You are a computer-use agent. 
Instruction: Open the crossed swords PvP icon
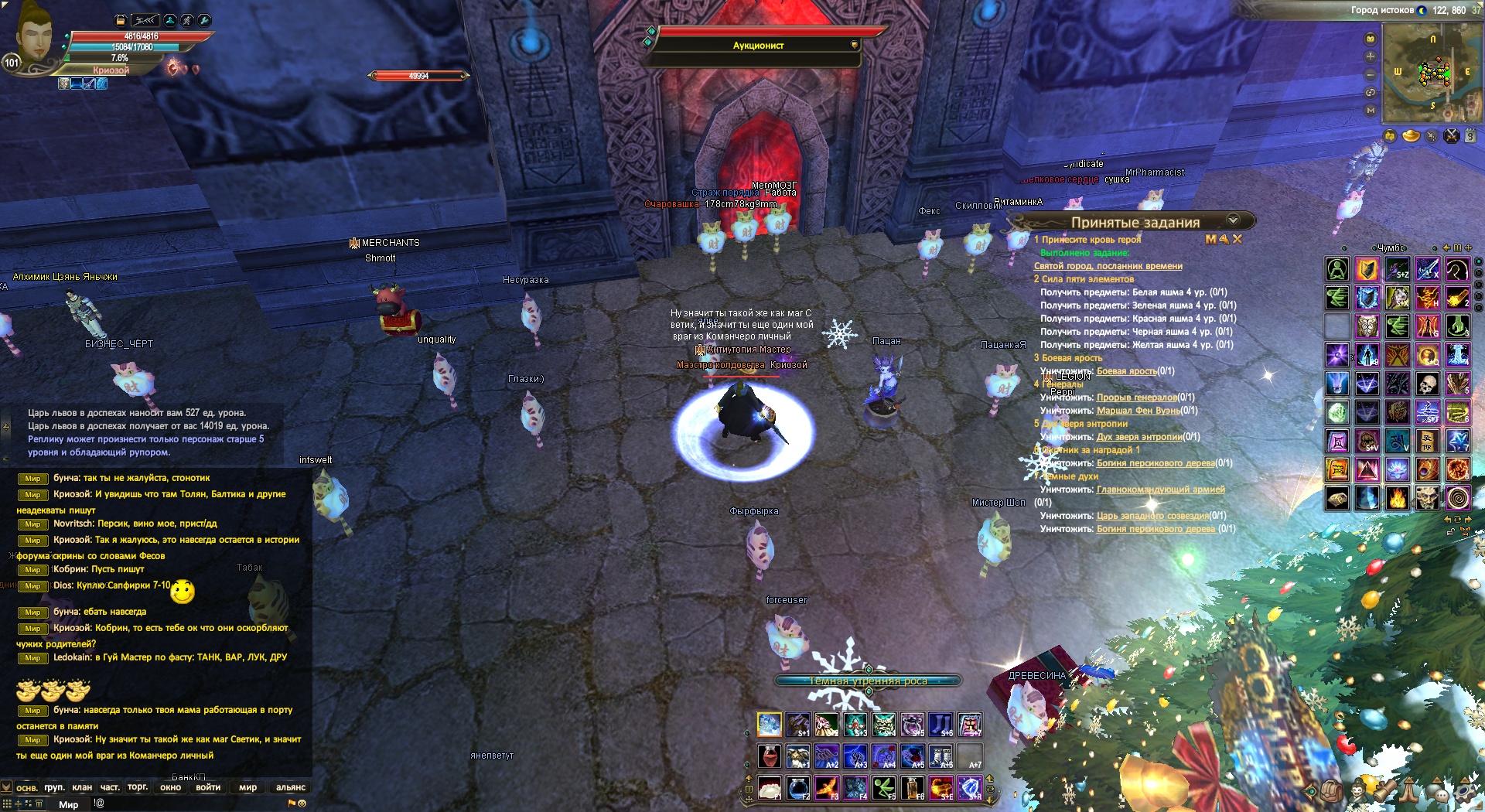pos(1451,136)
